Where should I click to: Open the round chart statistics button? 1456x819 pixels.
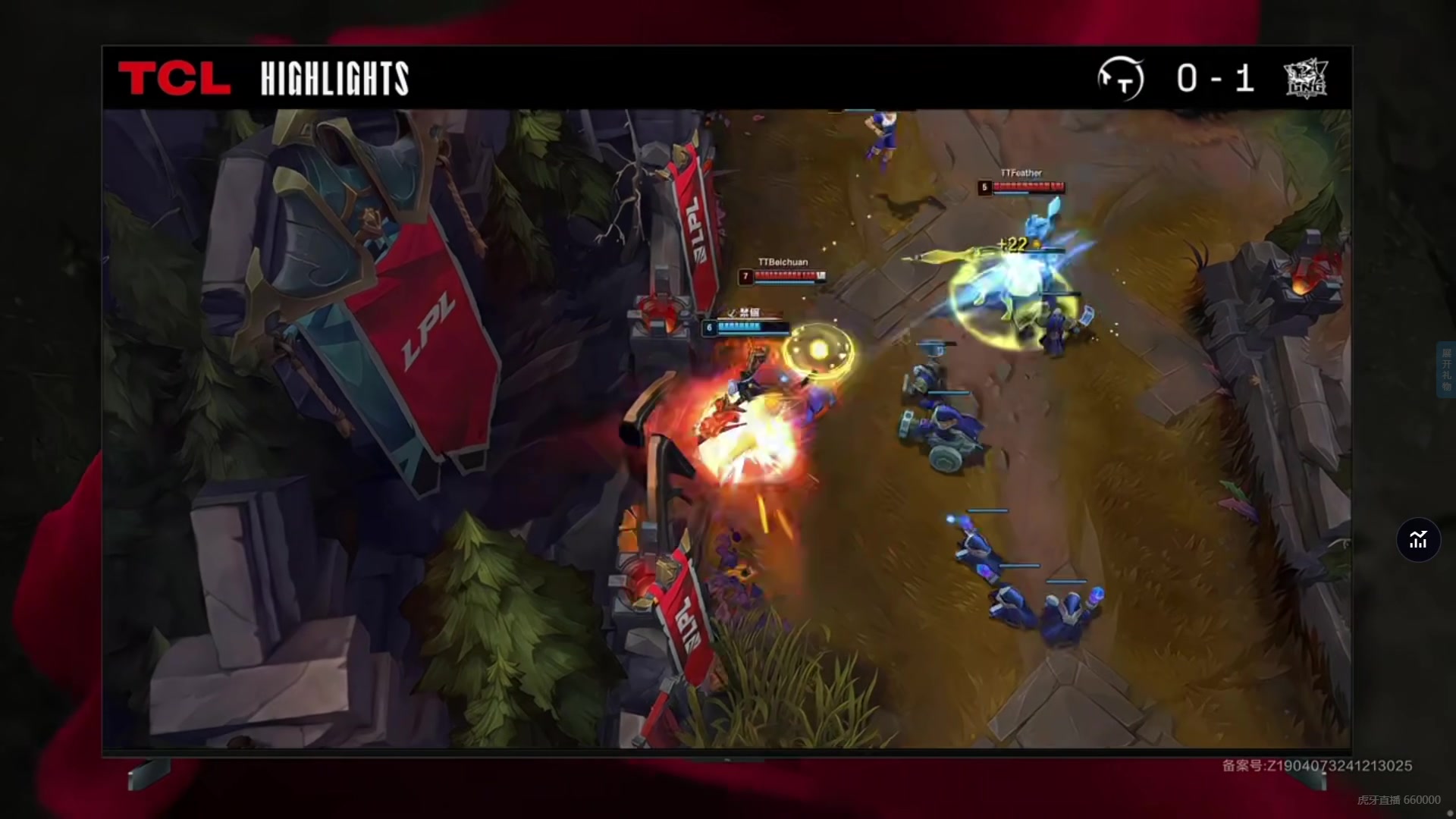(1418, 540)
